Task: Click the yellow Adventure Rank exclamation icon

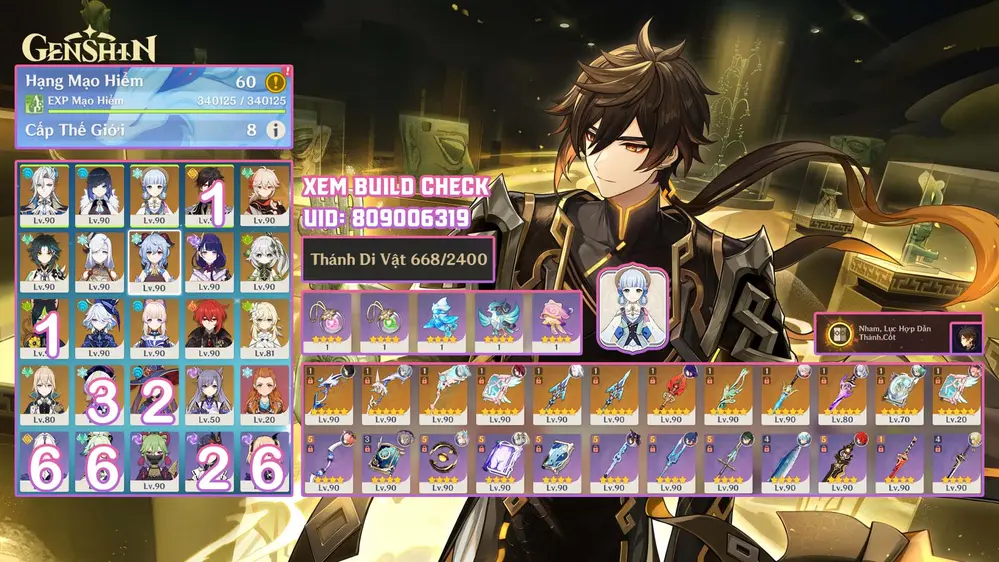Action: pyautogui.click(x=277, y=82)
